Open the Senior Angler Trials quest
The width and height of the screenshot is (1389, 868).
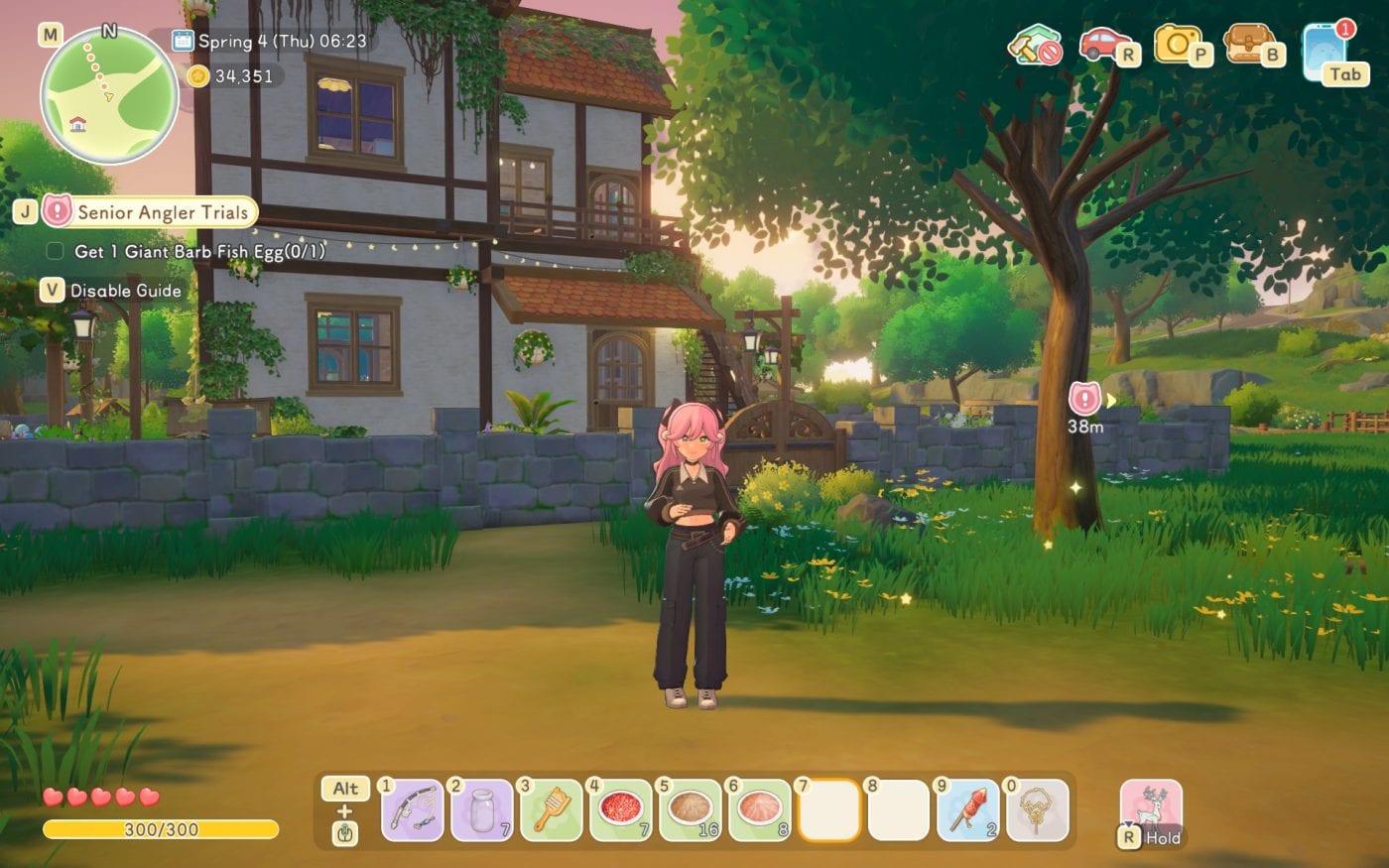(x=162, y=212)
